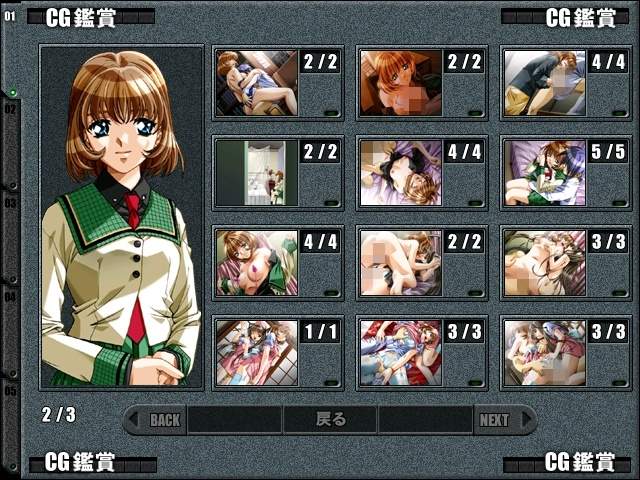Advance to the next page with NEXT
This screenshot has height=480, width=640.
click(x=494, y=420)
